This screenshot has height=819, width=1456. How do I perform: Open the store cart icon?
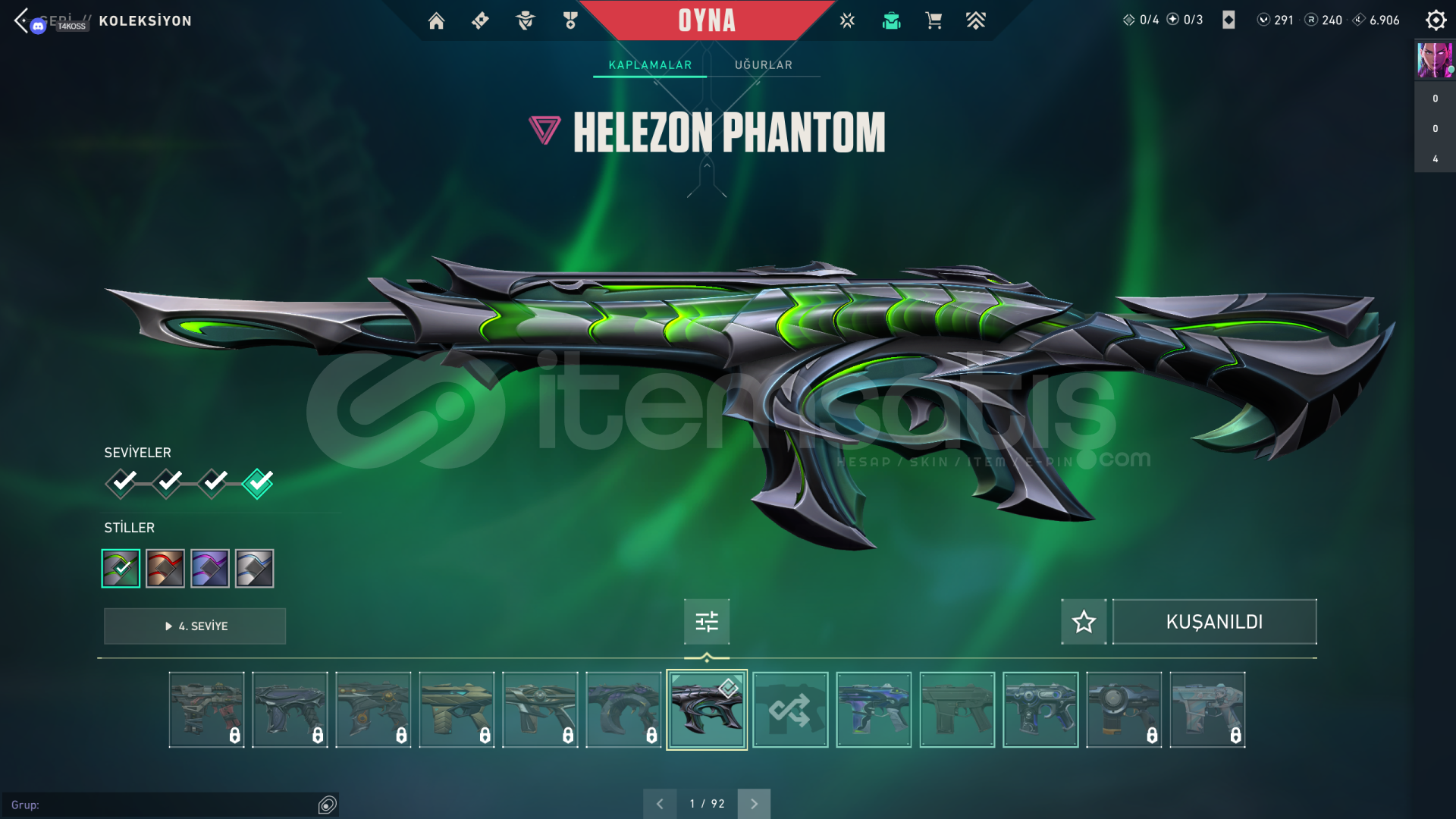tap(934, 21)
